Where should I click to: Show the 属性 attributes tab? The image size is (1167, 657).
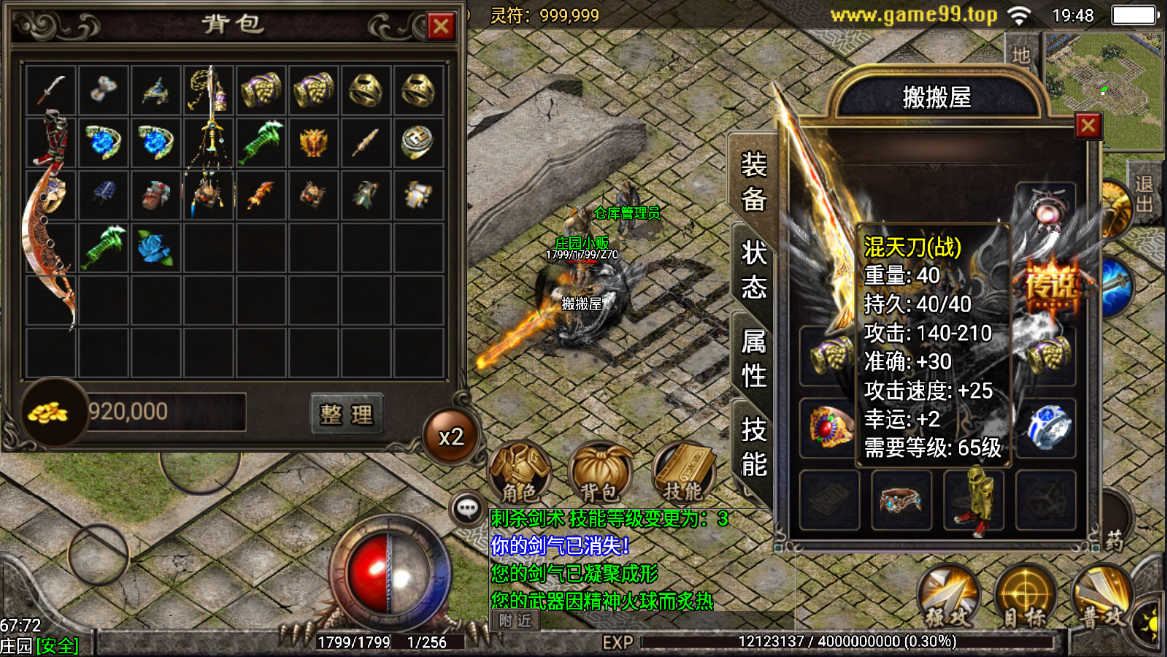pos(753,358)
